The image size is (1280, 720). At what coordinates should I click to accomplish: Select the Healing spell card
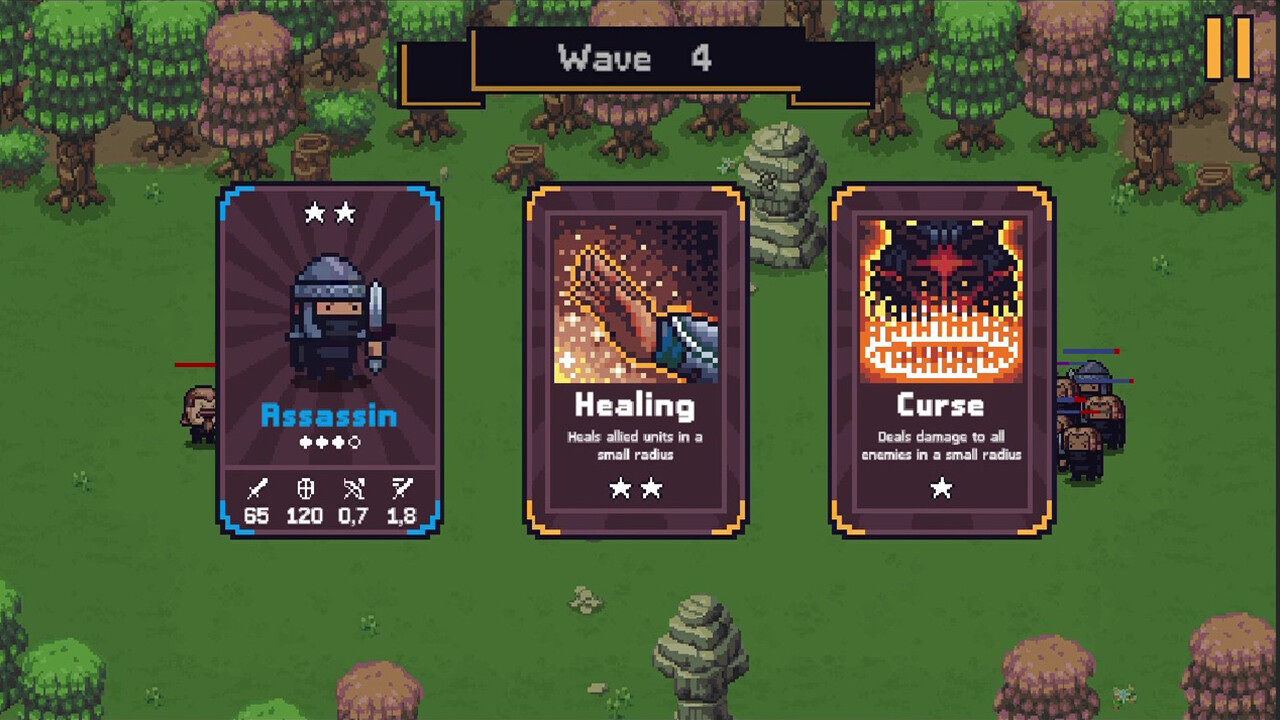tap(637, 360)
